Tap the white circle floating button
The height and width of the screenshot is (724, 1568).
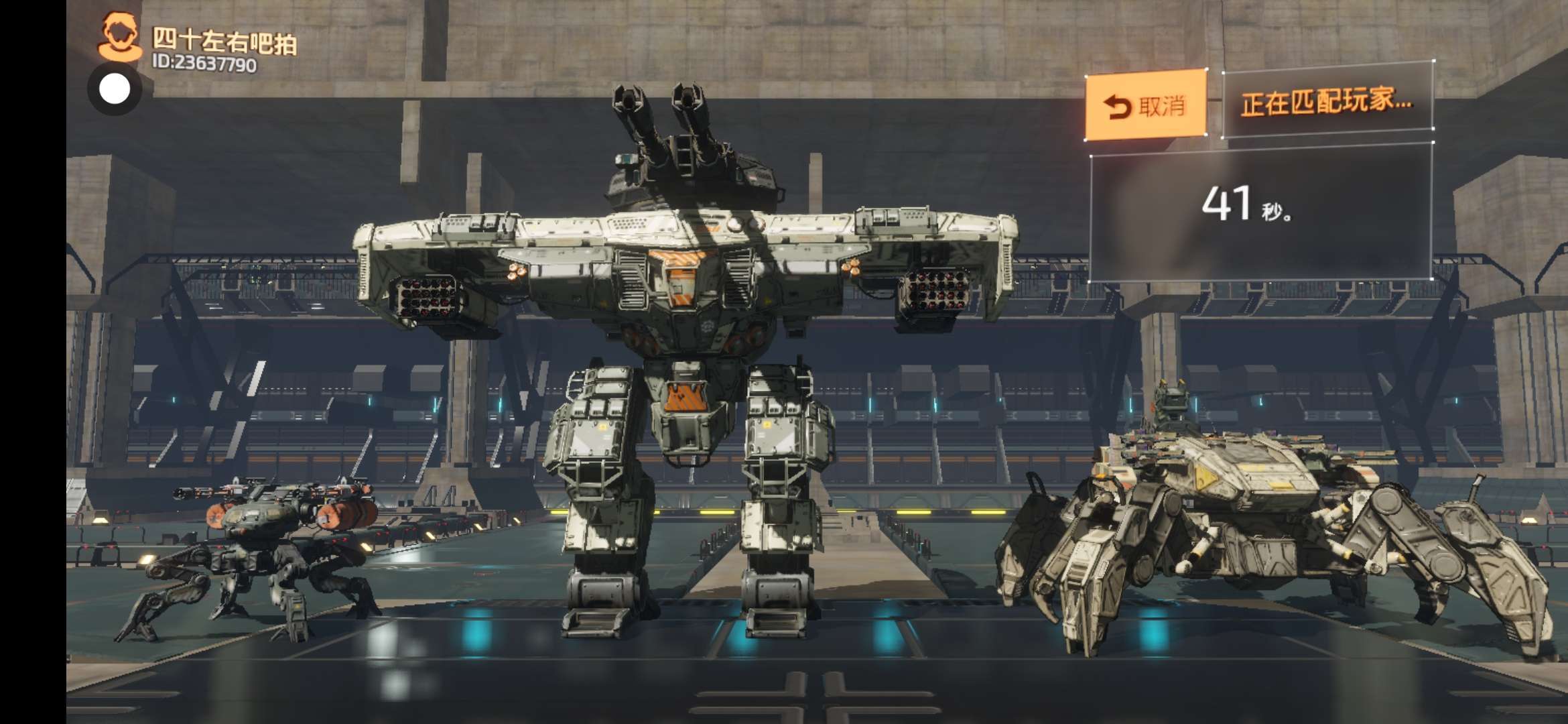pos(115,89)
